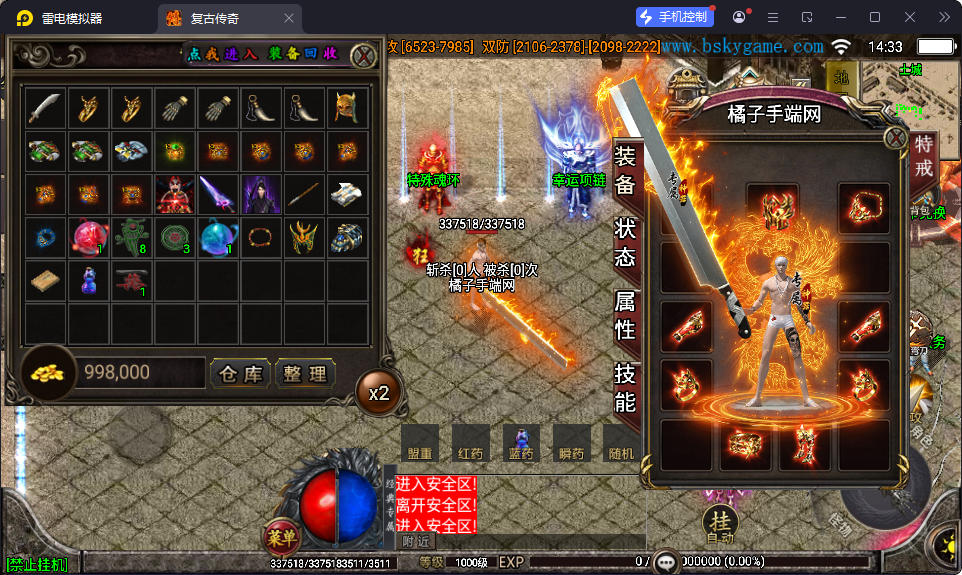Select the golden horned helmet in bag

[x=347, y=108]
